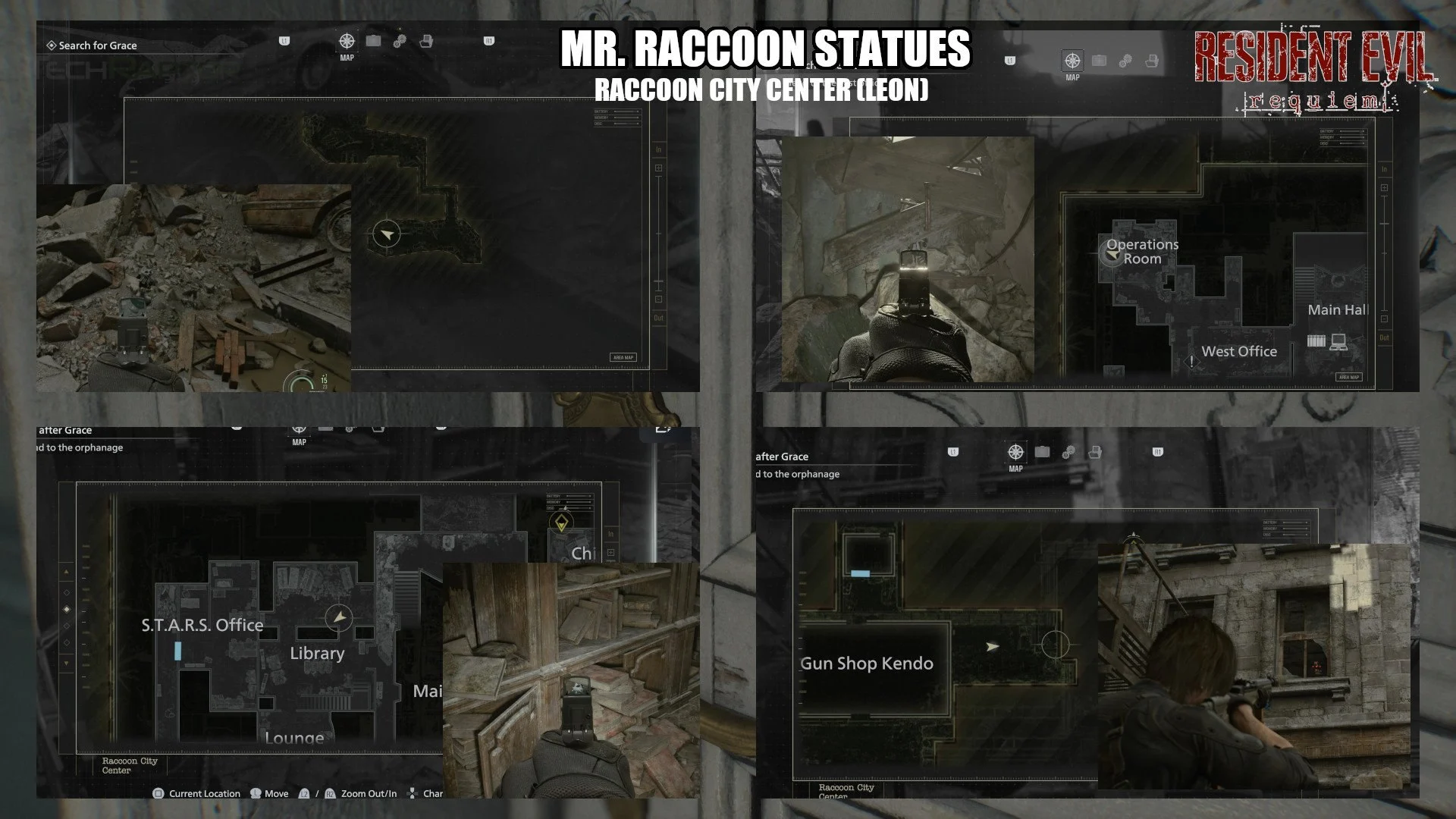Select the MAP tab above the Search for Grace map
Image resolution: width=1456 pixels, height=819 pixels.
point(347,44)
